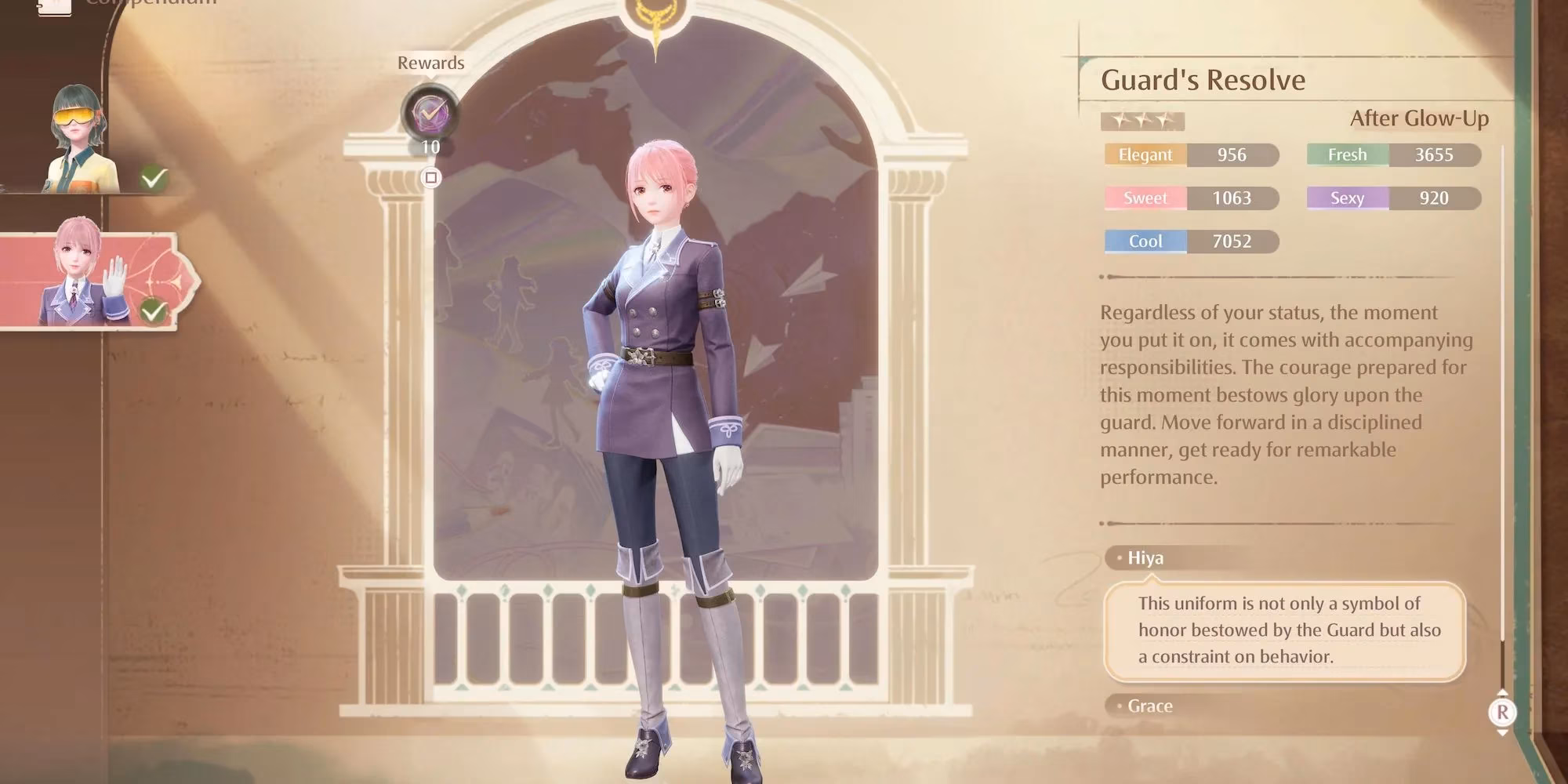Image resolution: width=1568 pixels, height=784 pixels.
Task: Select the Cool stat badge
Action: 1144,241
